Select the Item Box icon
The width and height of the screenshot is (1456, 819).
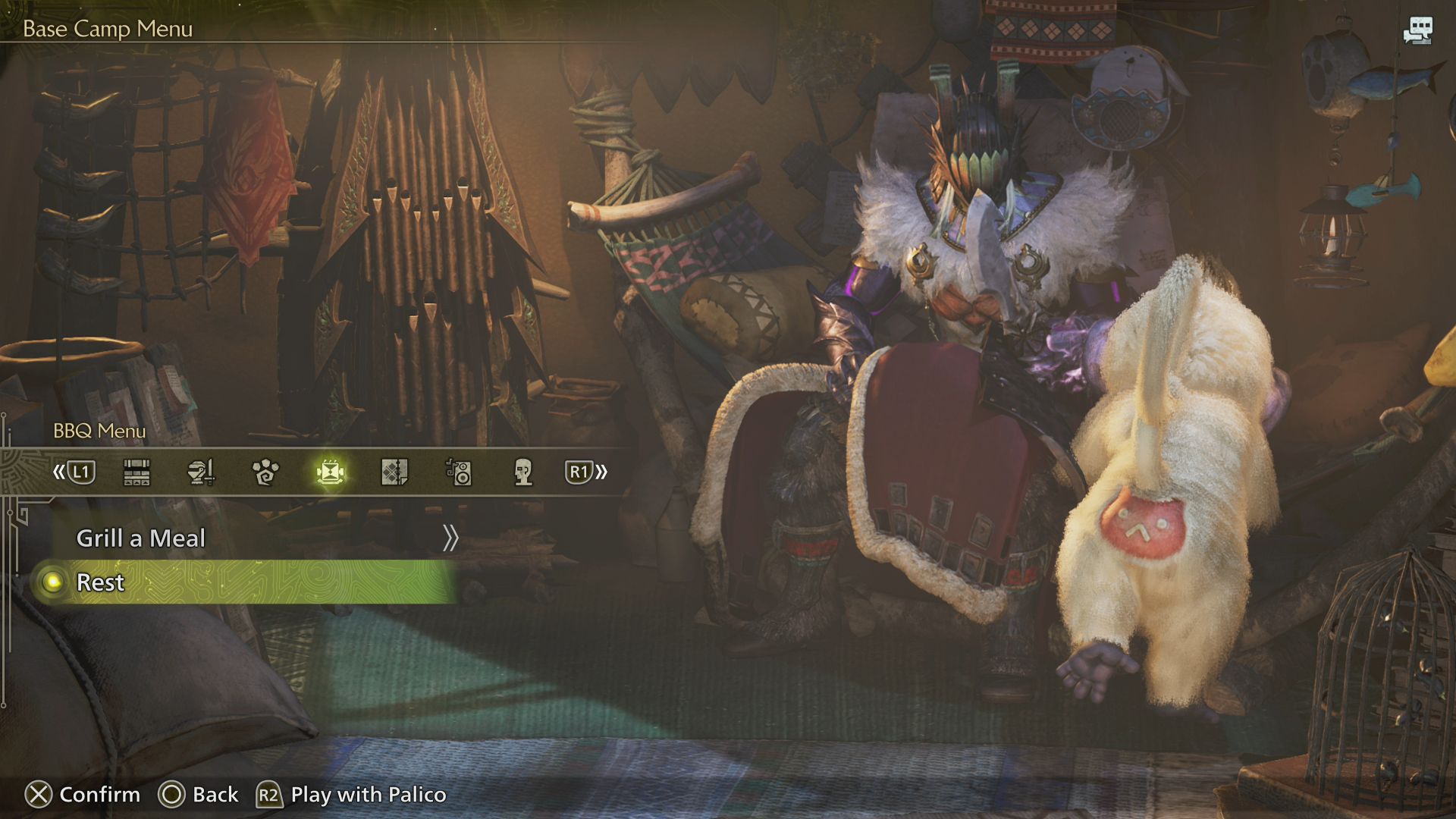137,472
